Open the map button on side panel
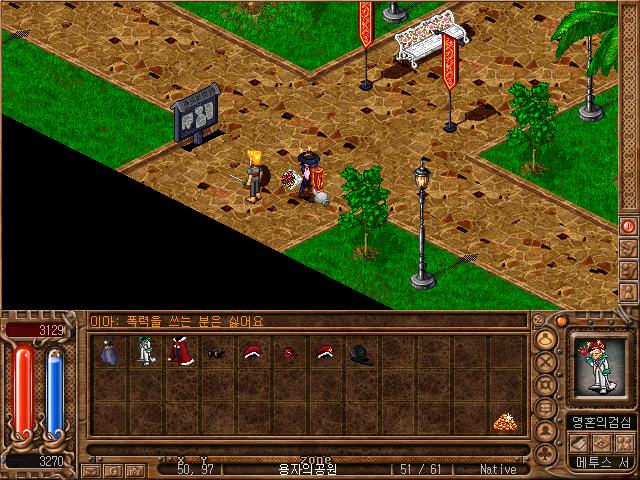Viewport: 640px width, 480px height. pos(628,247)
